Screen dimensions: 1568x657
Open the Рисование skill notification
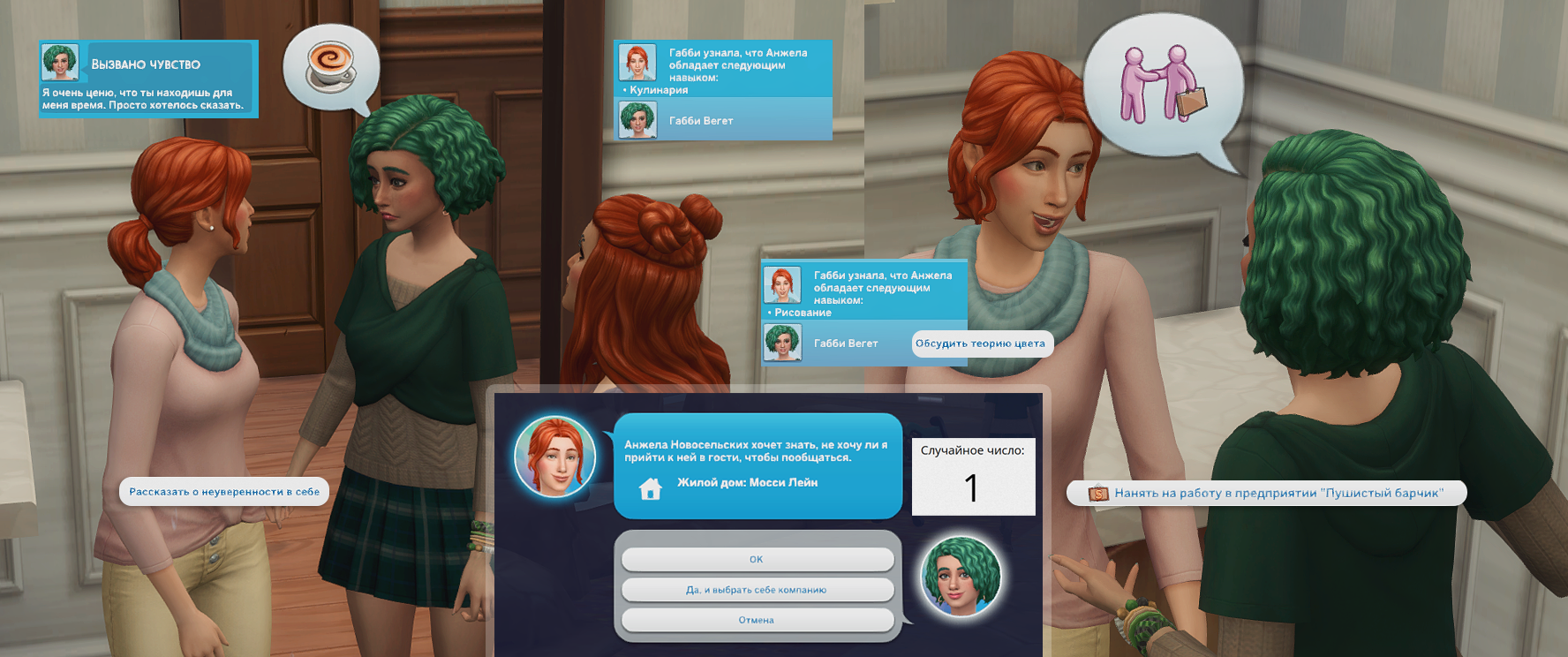(x=864, y=293)
